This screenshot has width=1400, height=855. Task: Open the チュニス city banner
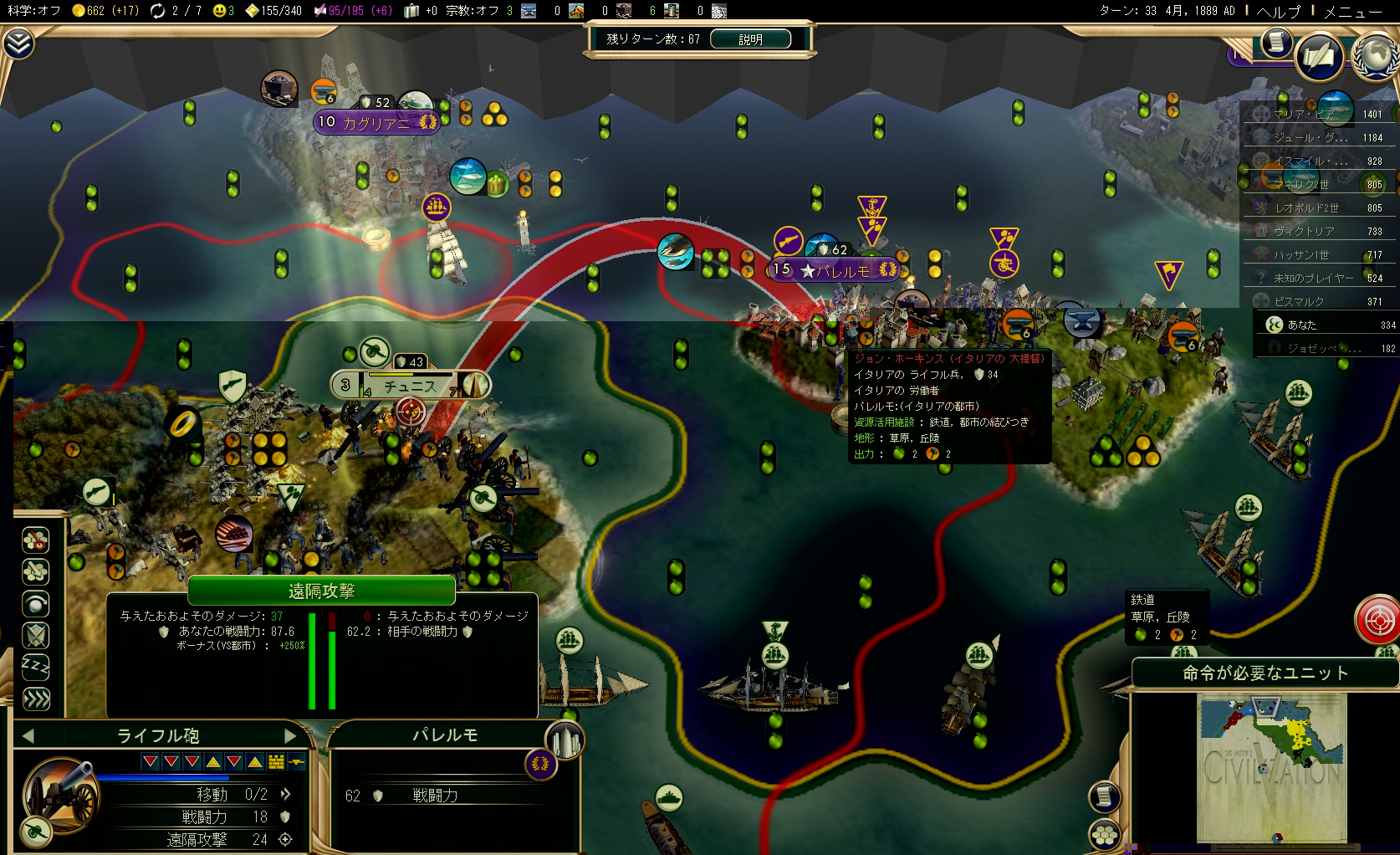coord(410,386)
